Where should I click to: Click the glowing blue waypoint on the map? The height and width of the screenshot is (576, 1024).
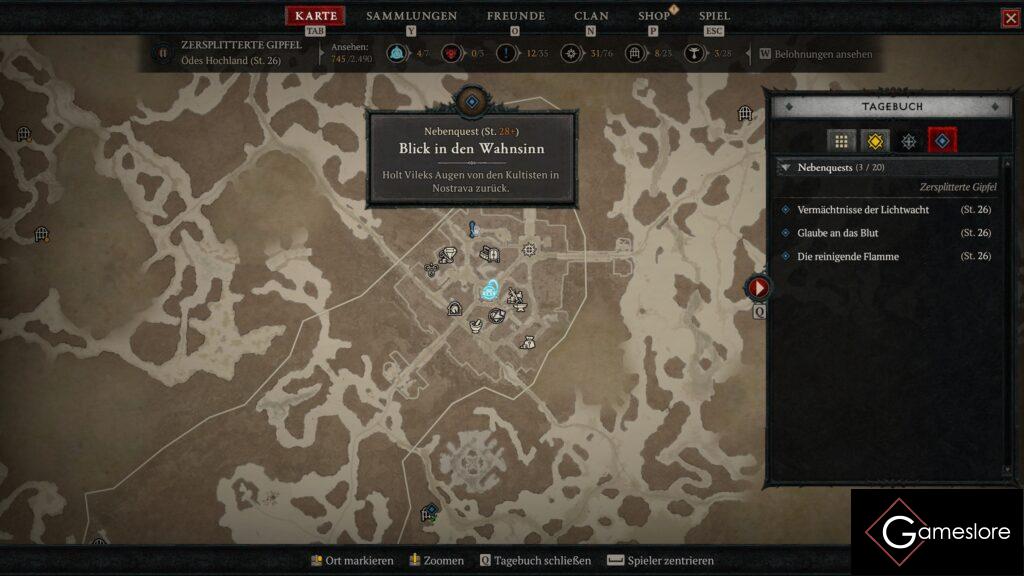tap(490, 291)
